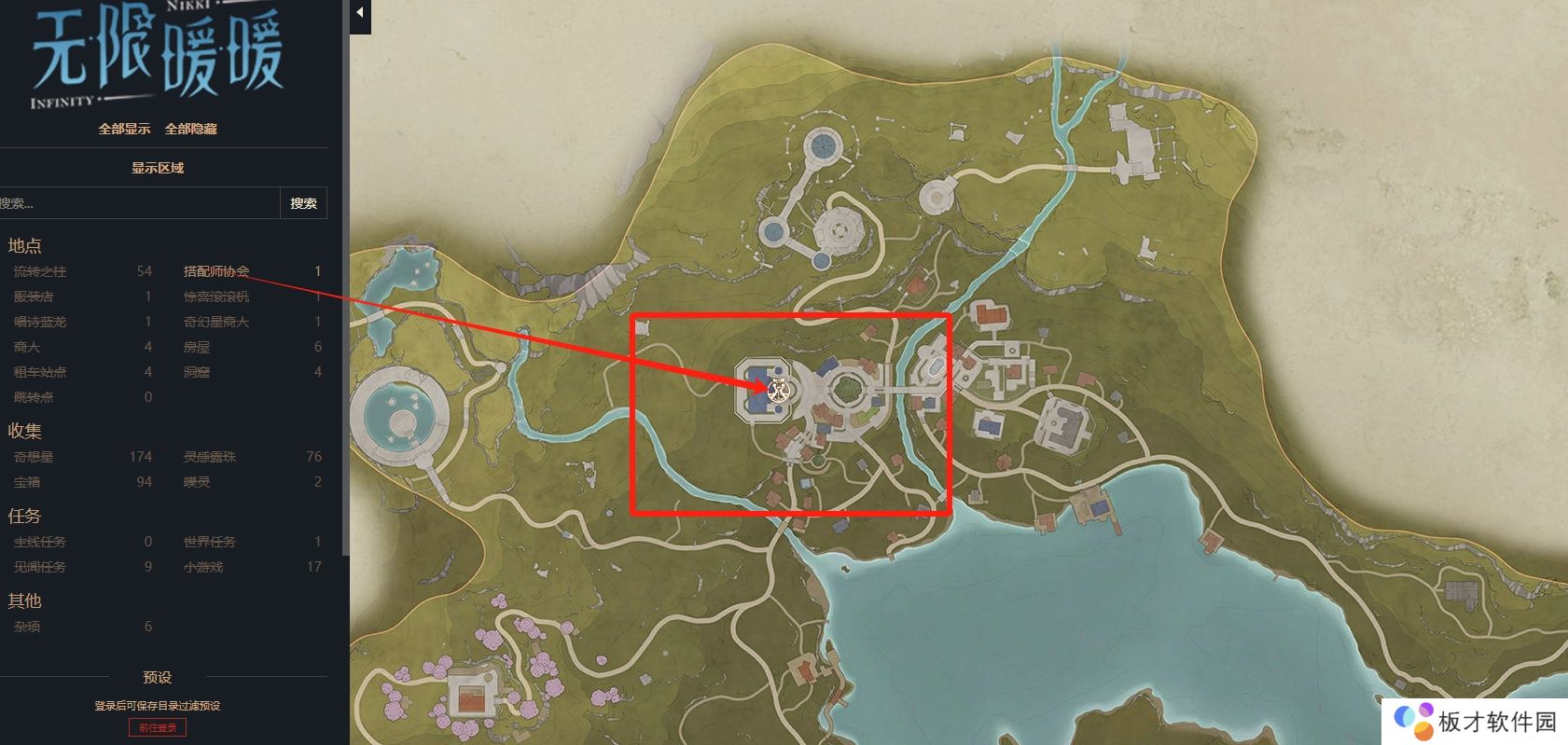Image resolution: width=1568 pixels, height=745 pixels.
Task: Hide all markers using 全部隐藏
Action: 190,129
